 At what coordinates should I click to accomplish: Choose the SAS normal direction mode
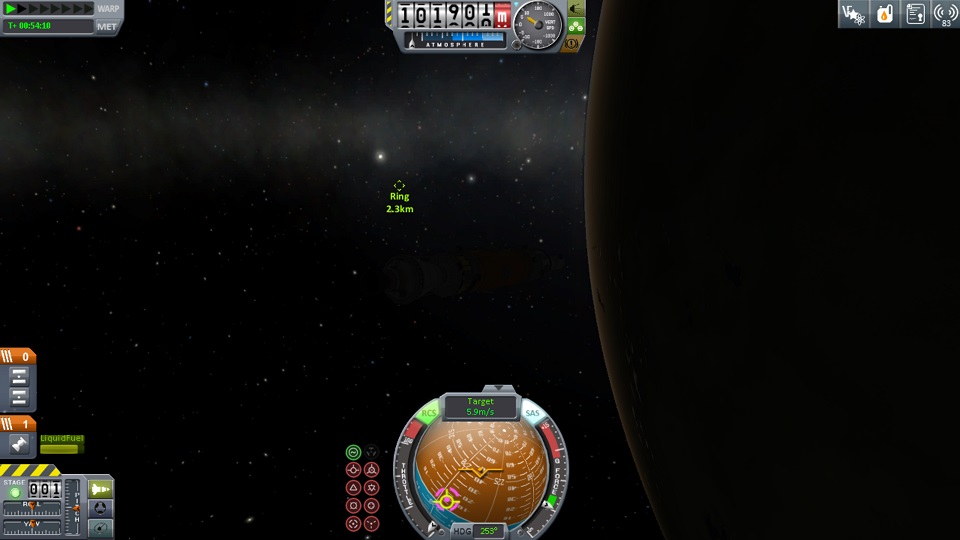click(353, 488)
